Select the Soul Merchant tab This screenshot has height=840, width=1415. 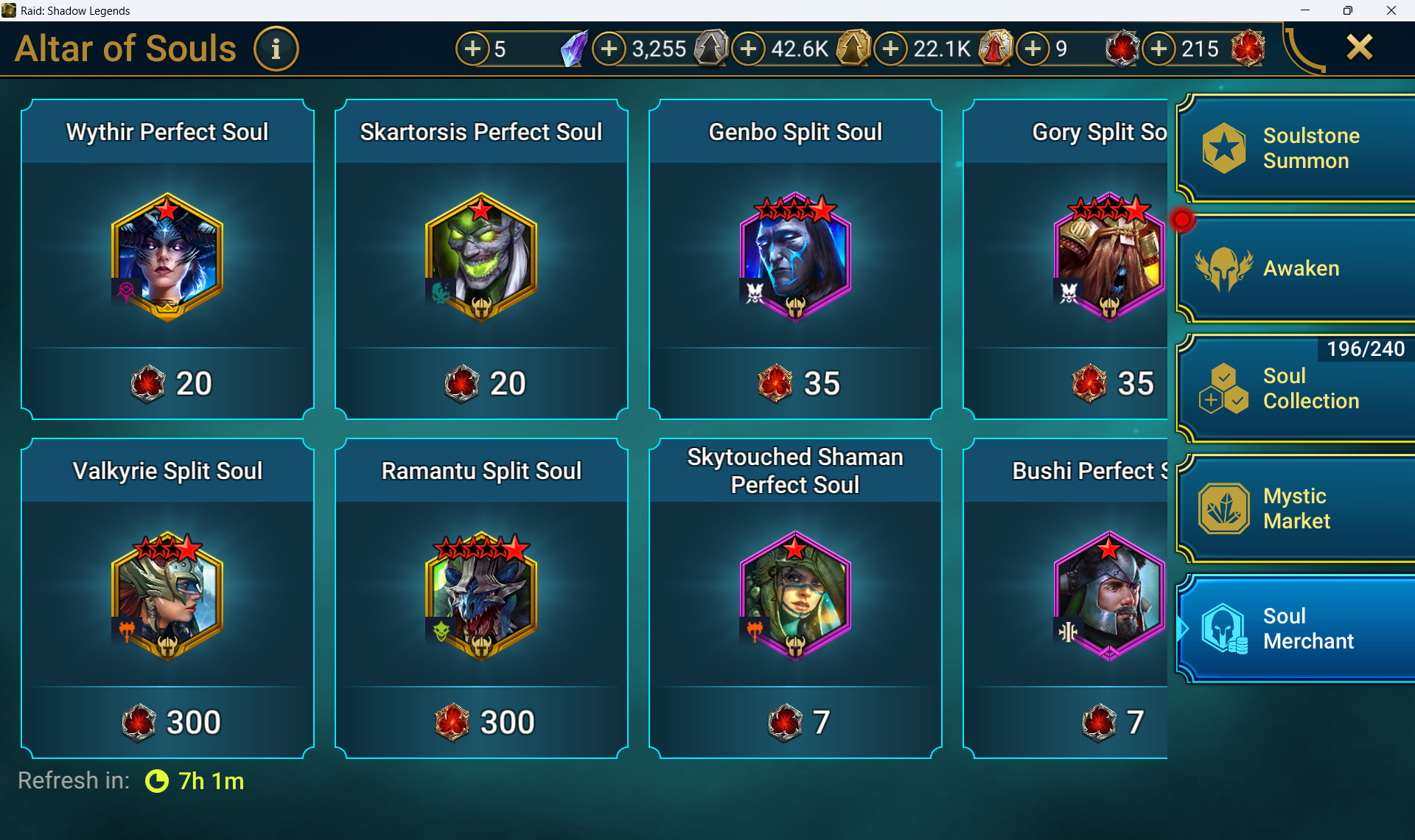(1296, 629)
